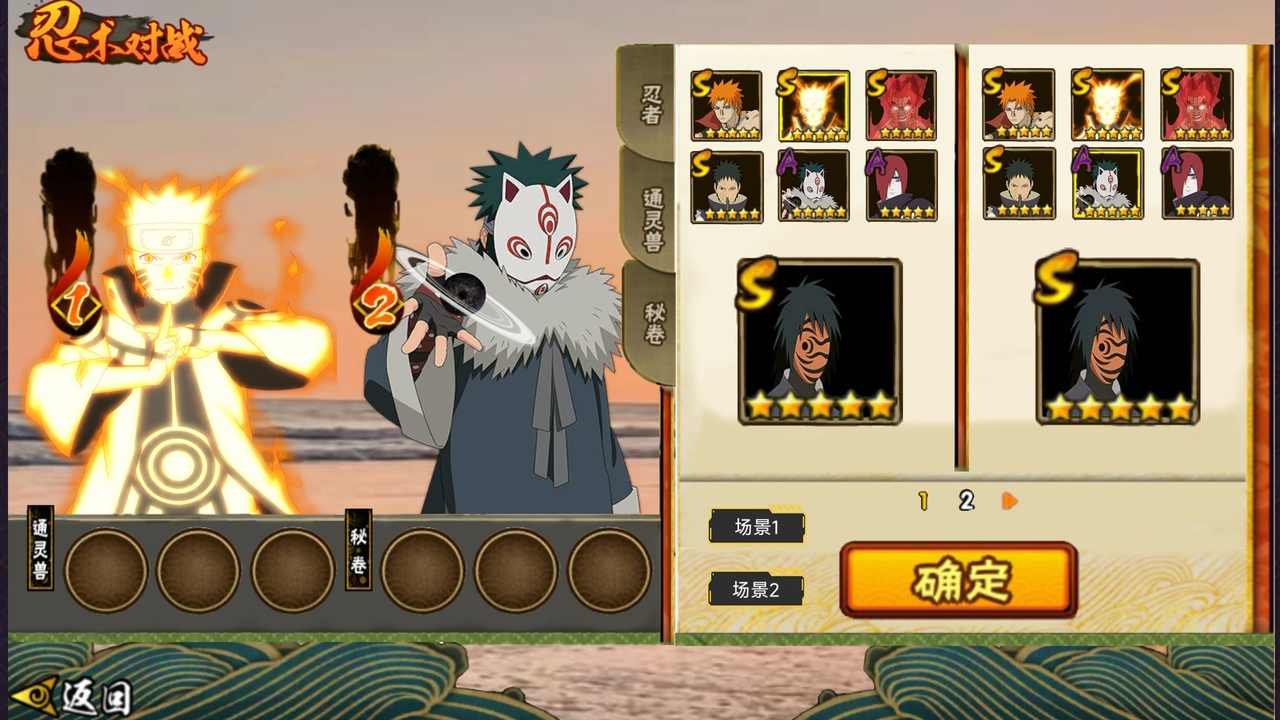This screenshot has width=1280, height=720.
Task: Click the large masked Obito preview portrait
Action: click(x=819, y=340)
